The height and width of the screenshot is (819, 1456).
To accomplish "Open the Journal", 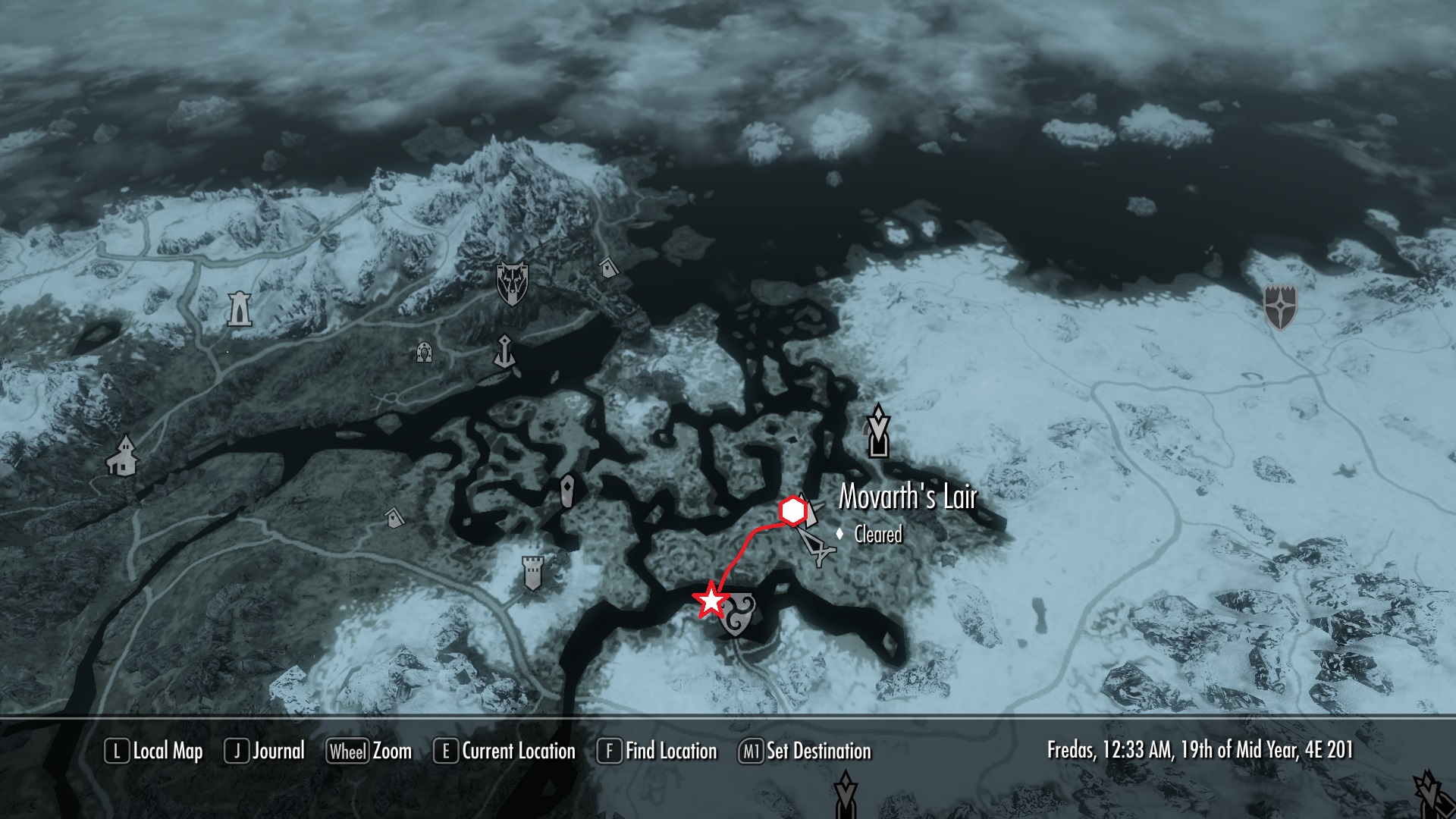I will [265, 752].
